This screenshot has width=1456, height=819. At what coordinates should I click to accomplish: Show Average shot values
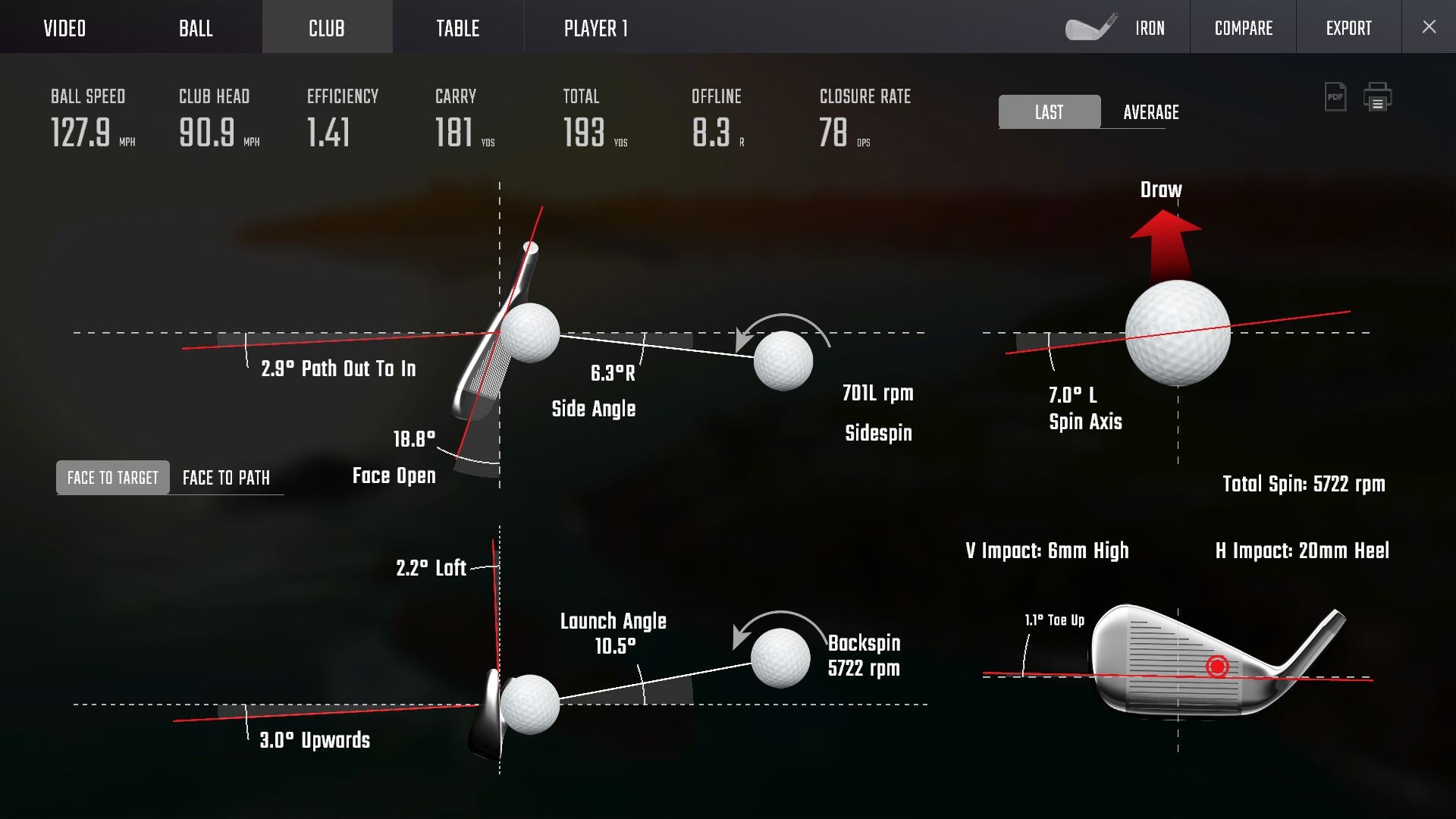point(1150,112)
